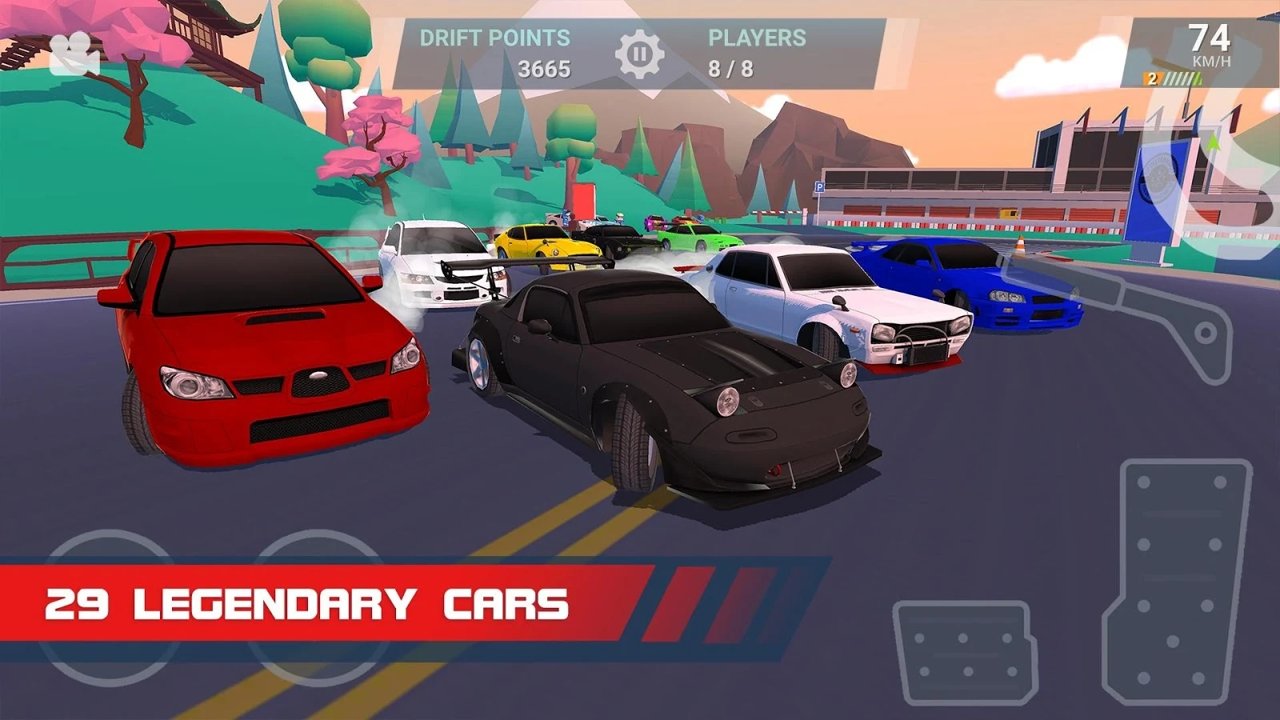Pause the game with the gear button

(640, 54)
